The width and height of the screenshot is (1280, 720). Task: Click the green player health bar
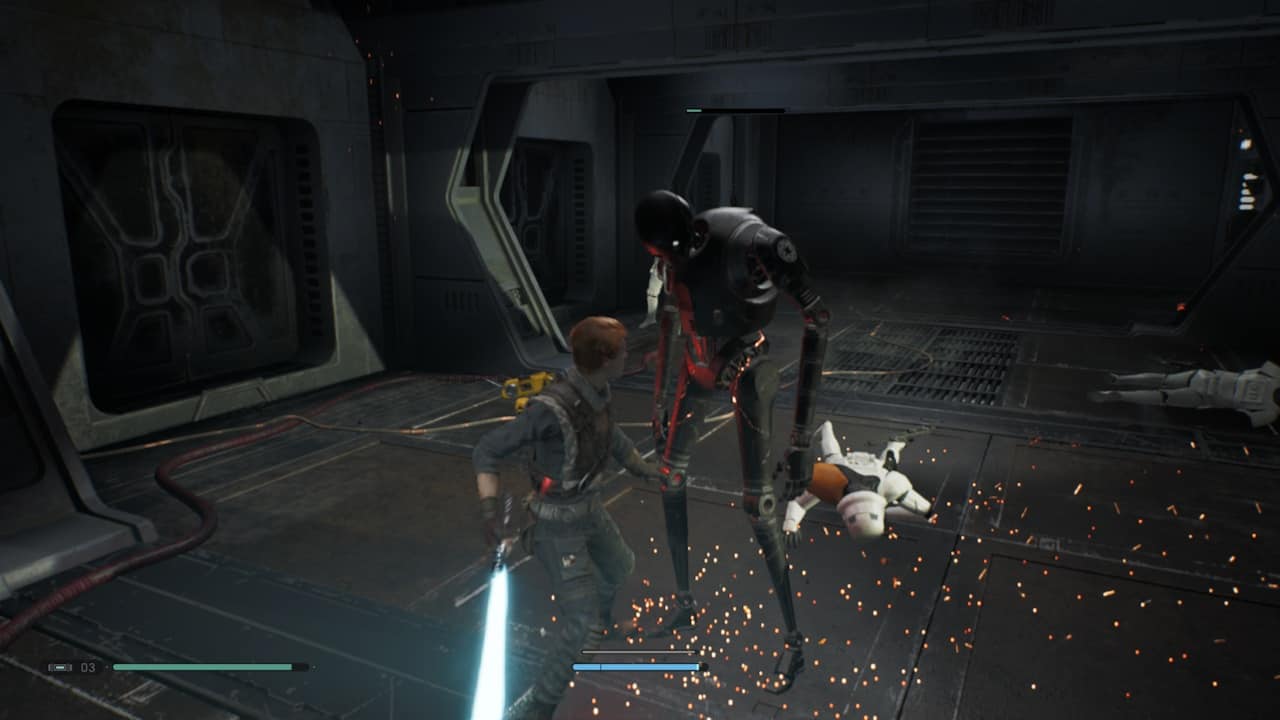pyautogui.click(x=200, y=667)
